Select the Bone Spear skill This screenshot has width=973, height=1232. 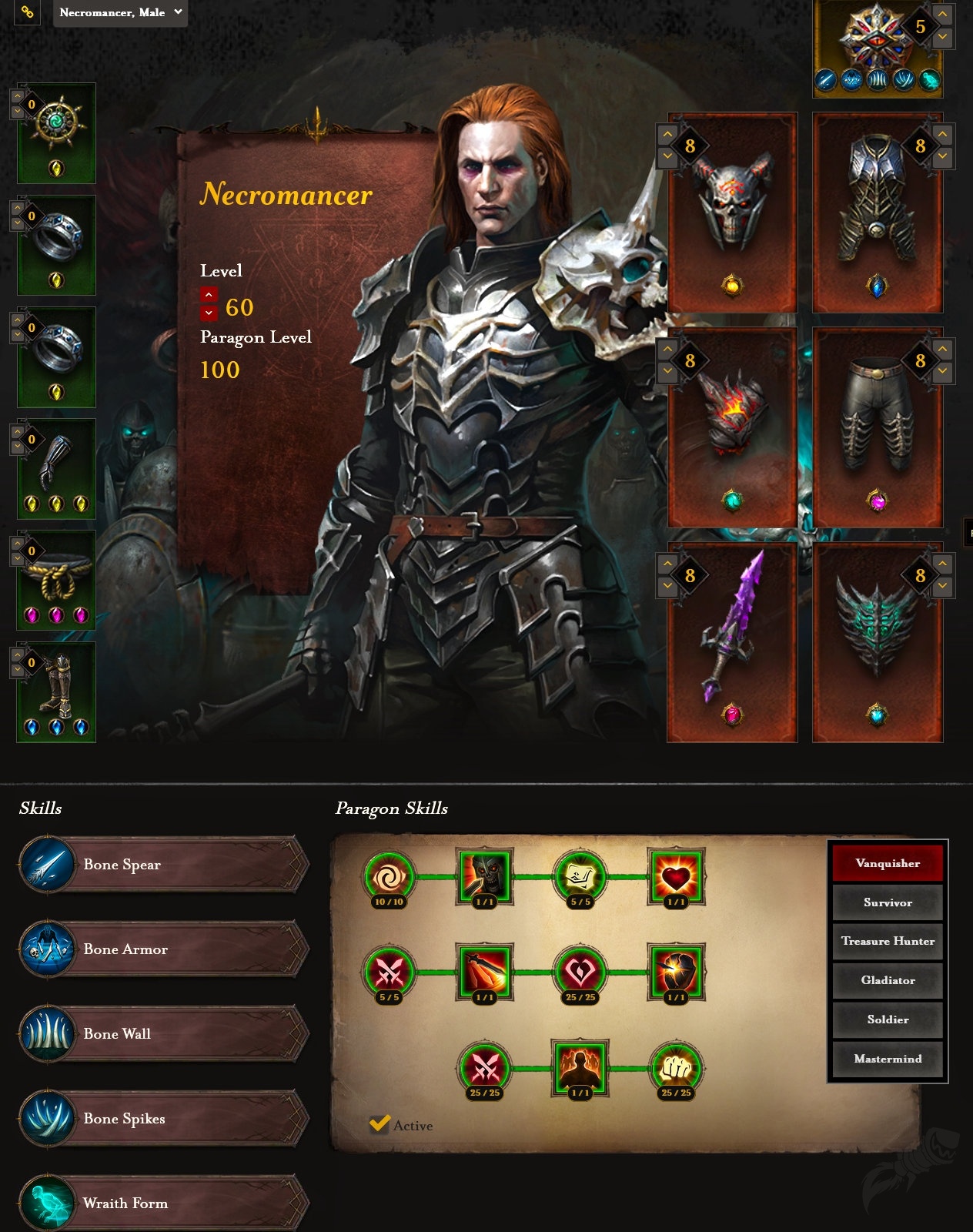click(163, 865)
